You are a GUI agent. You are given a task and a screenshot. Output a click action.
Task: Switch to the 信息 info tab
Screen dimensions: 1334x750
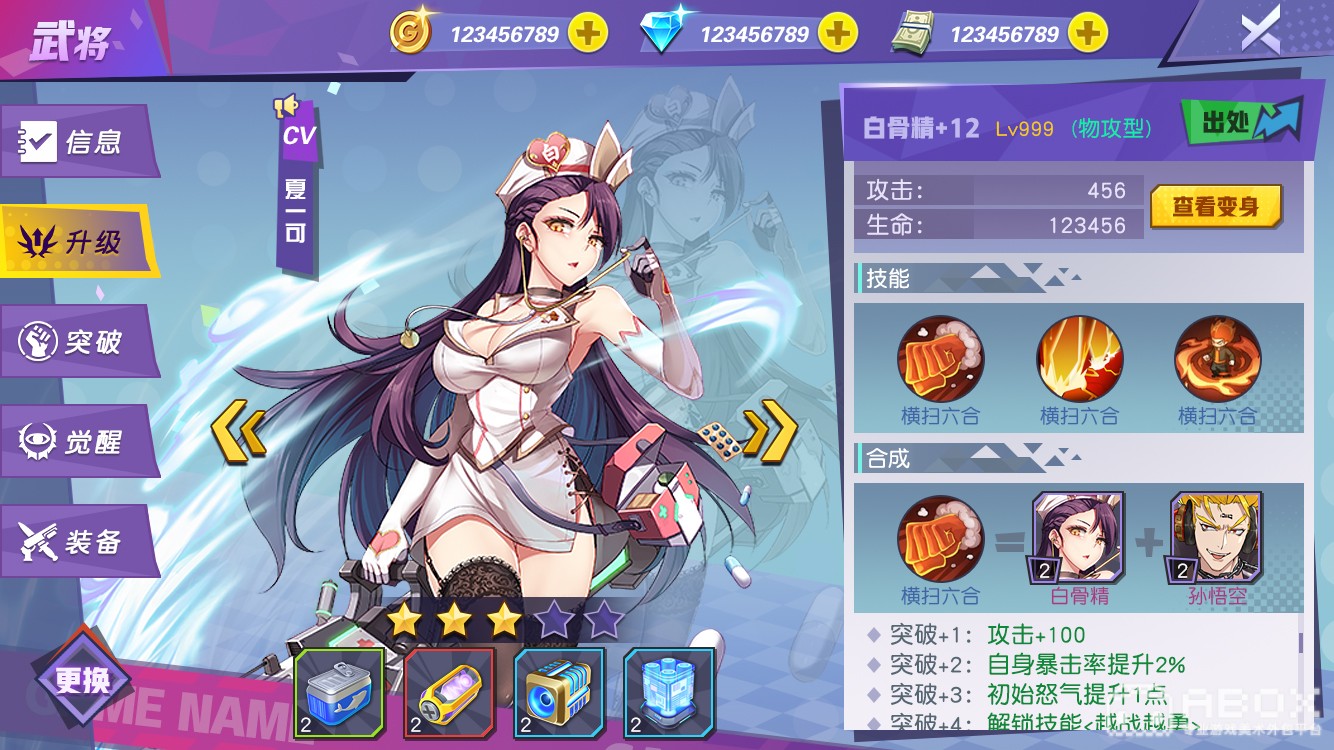tap(78, 142)
